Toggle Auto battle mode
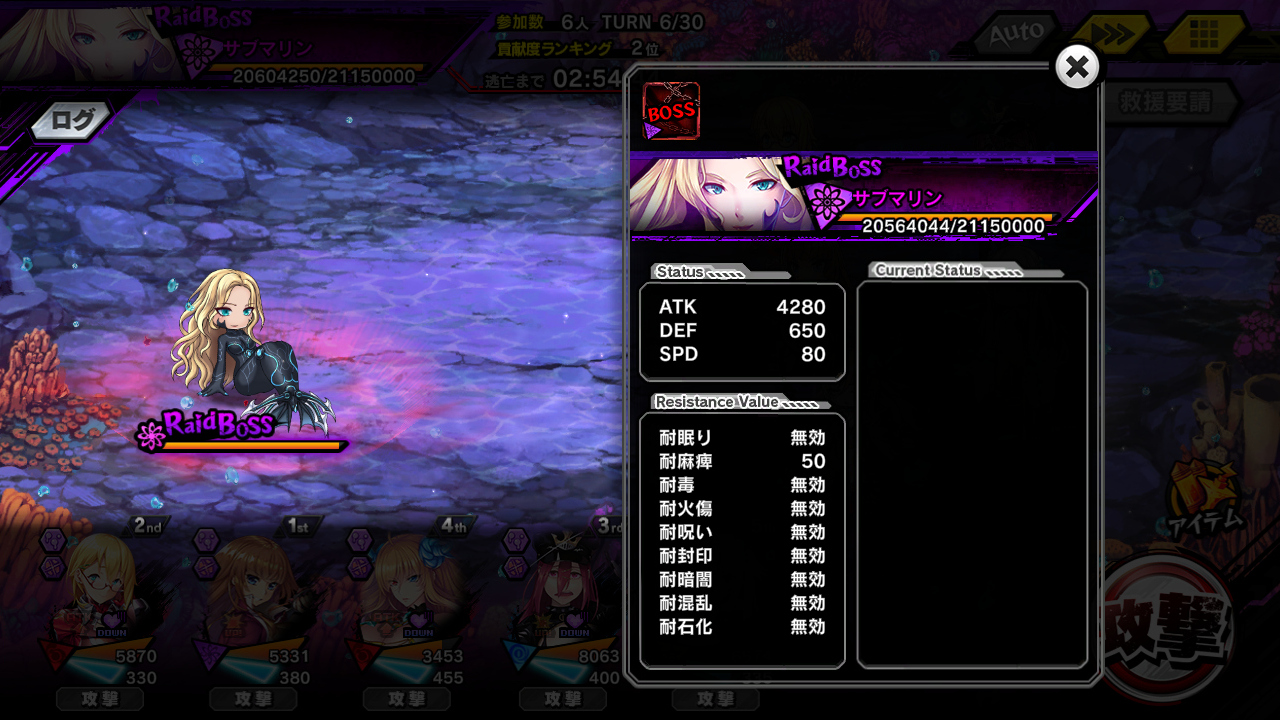 [x=1016, y=35]
